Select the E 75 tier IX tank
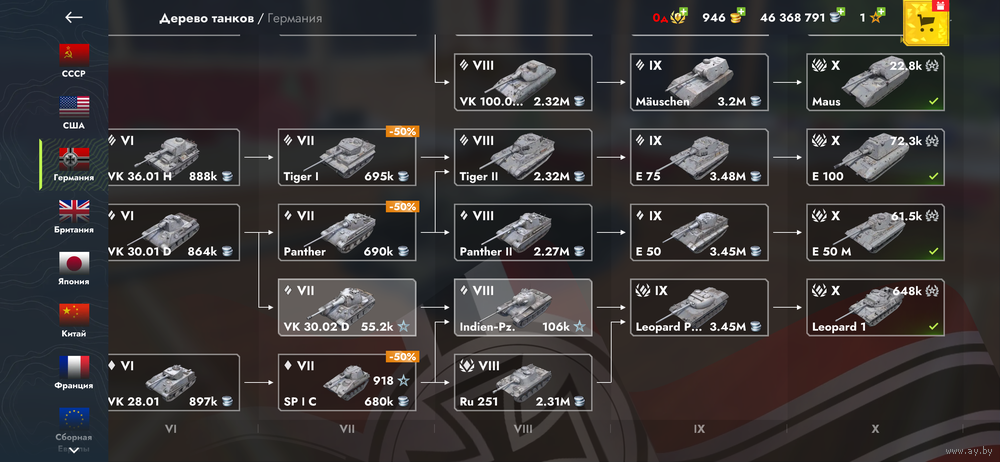Image resolution: width=1000 pixels, height=462 pixels. (x=699, y=158)
